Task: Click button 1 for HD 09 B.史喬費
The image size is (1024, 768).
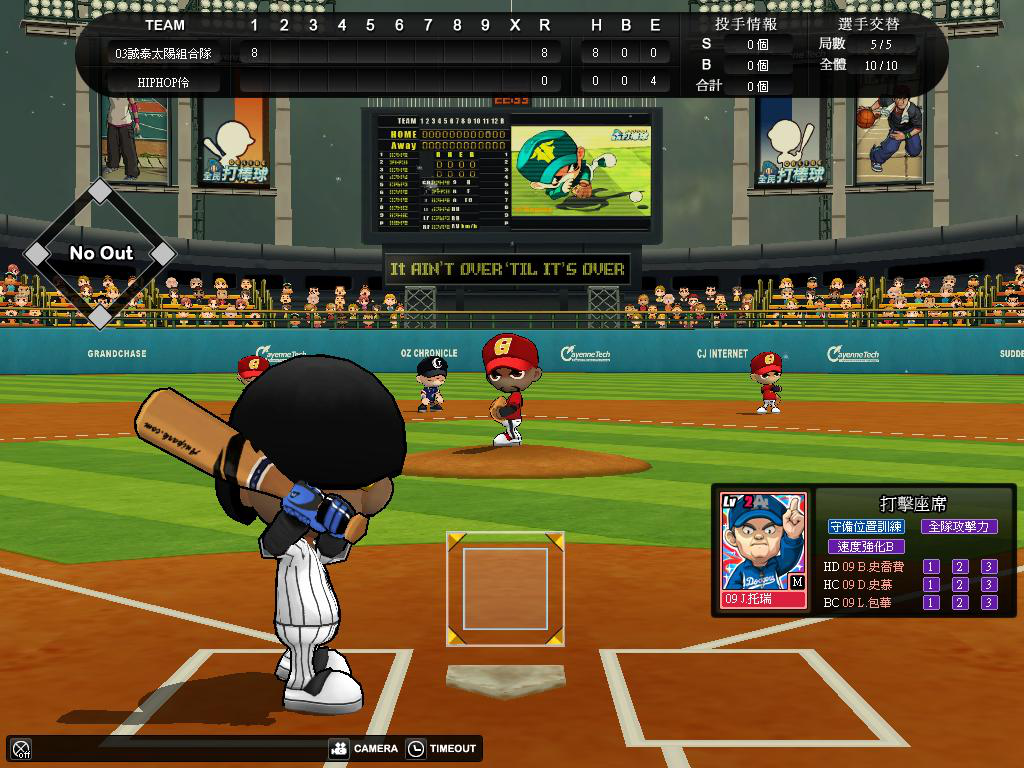Action: pyautogui.click(x=931, y=567)
